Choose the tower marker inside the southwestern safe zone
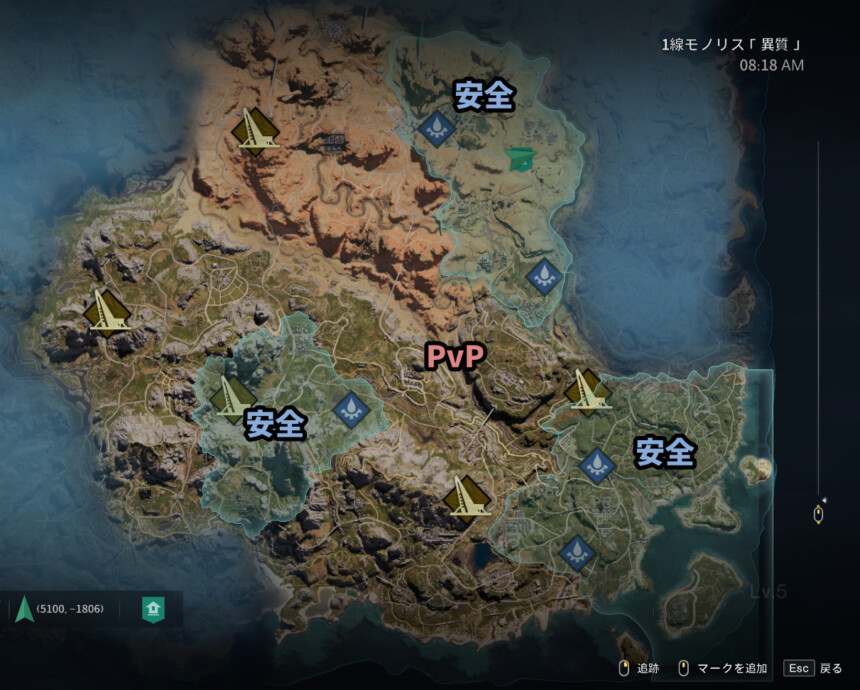Screen dimensions: 860x690 233,399
